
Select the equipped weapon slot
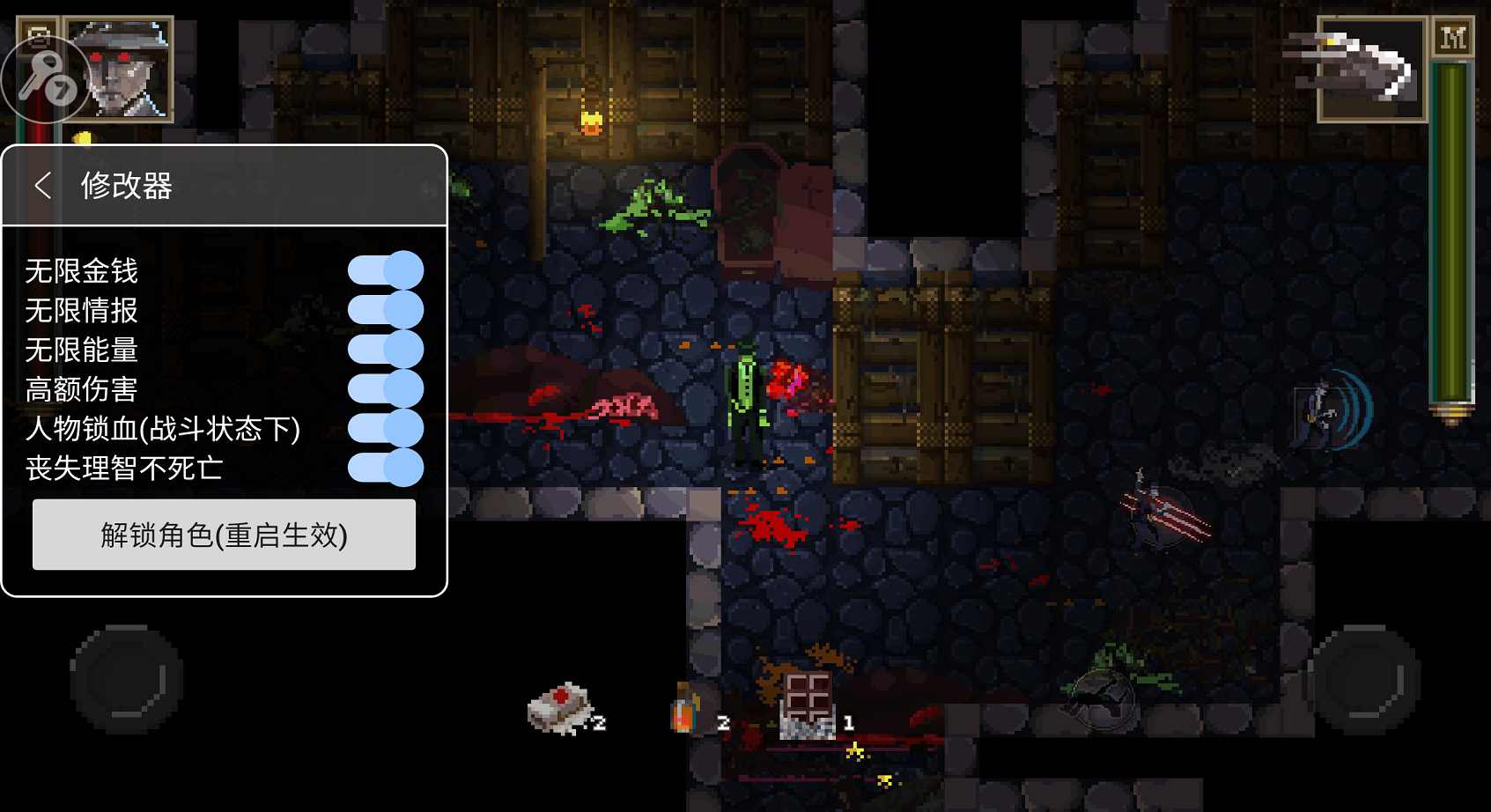tap(1370, 69)
